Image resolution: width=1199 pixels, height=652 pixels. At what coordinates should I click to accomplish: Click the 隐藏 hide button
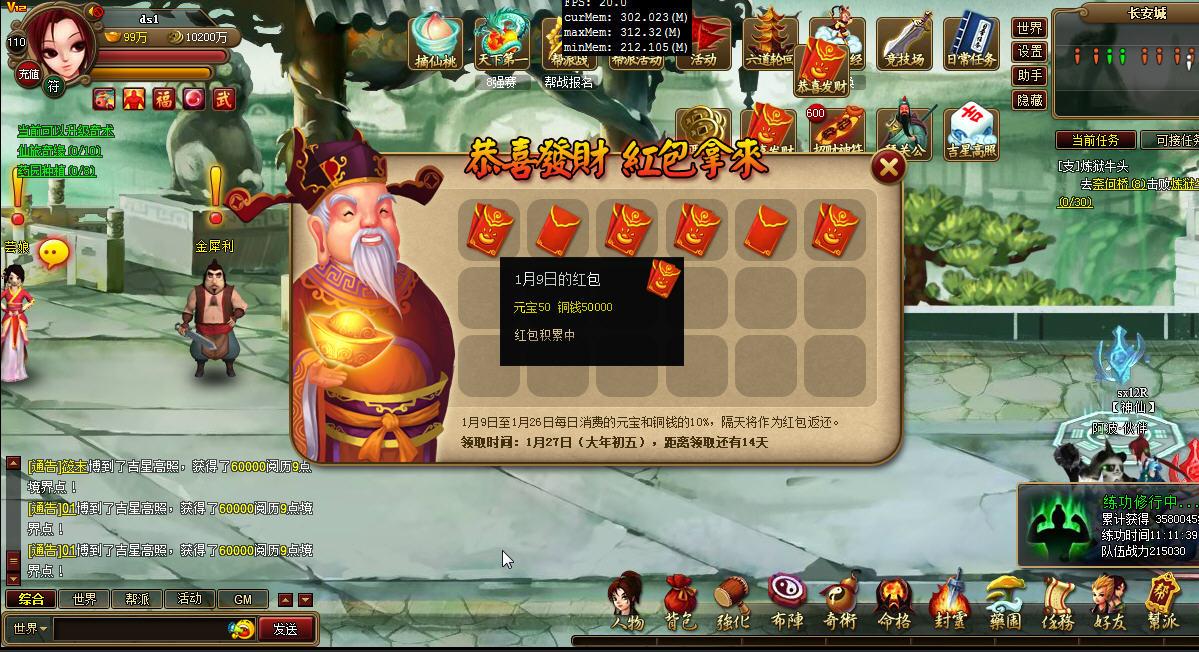point(1029,100)
